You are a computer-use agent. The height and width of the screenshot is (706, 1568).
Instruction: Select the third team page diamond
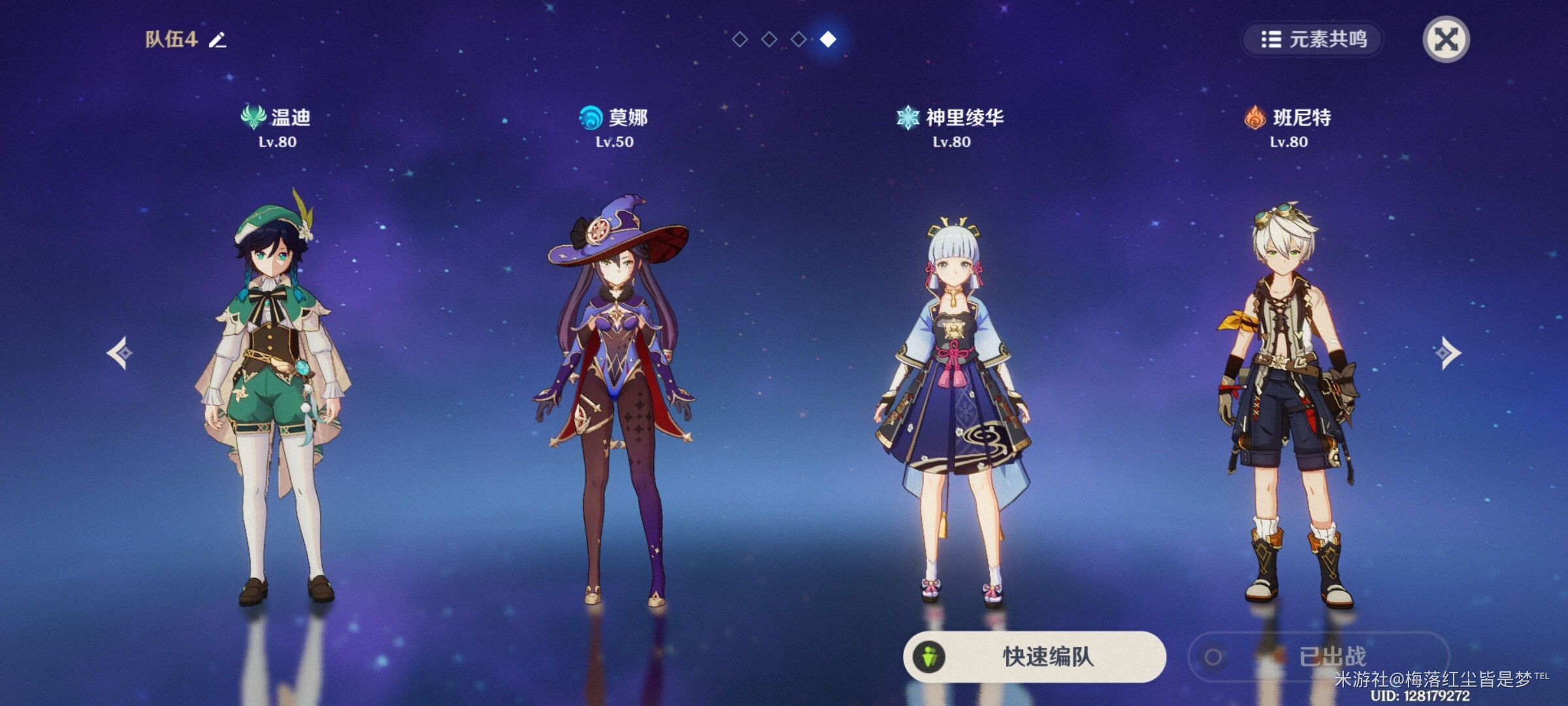pos(799,39)
